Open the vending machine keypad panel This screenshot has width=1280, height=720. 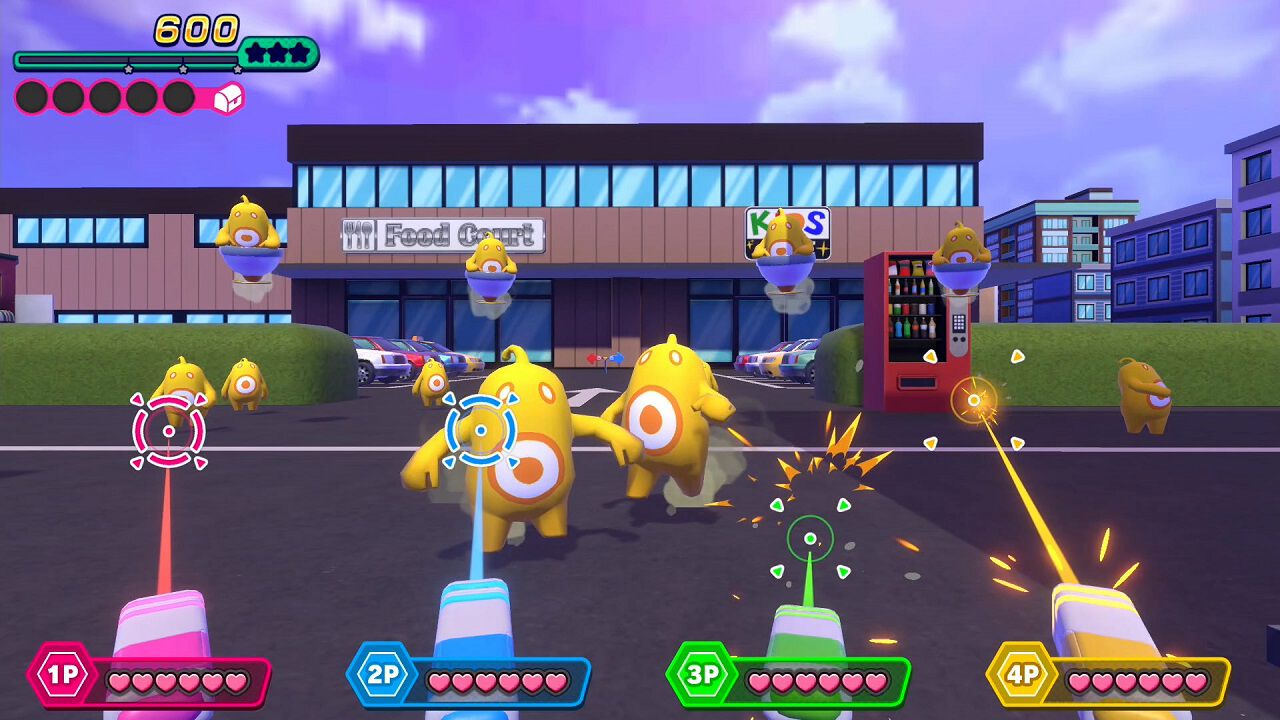[959, 323]
